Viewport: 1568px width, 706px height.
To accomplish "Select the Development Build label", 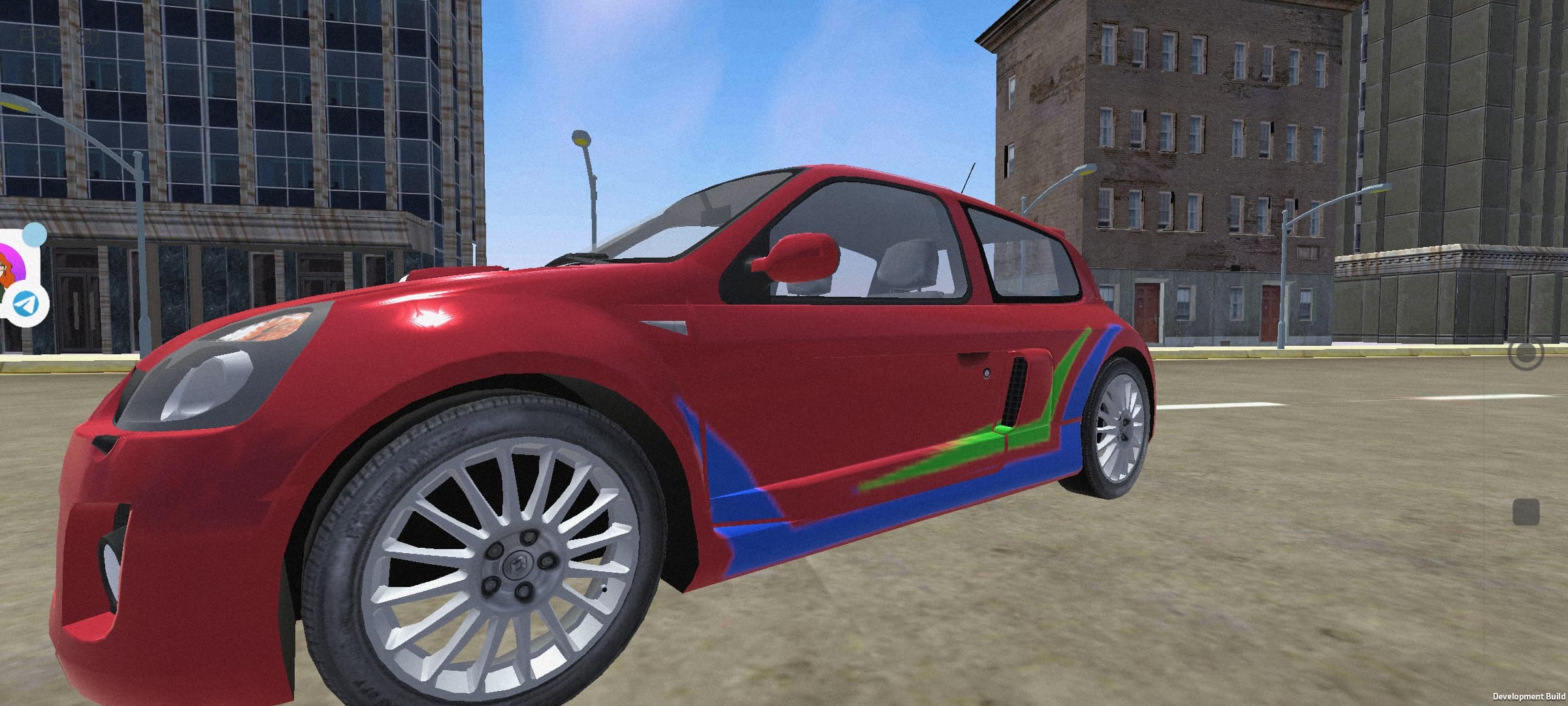I will point(1516,695).
